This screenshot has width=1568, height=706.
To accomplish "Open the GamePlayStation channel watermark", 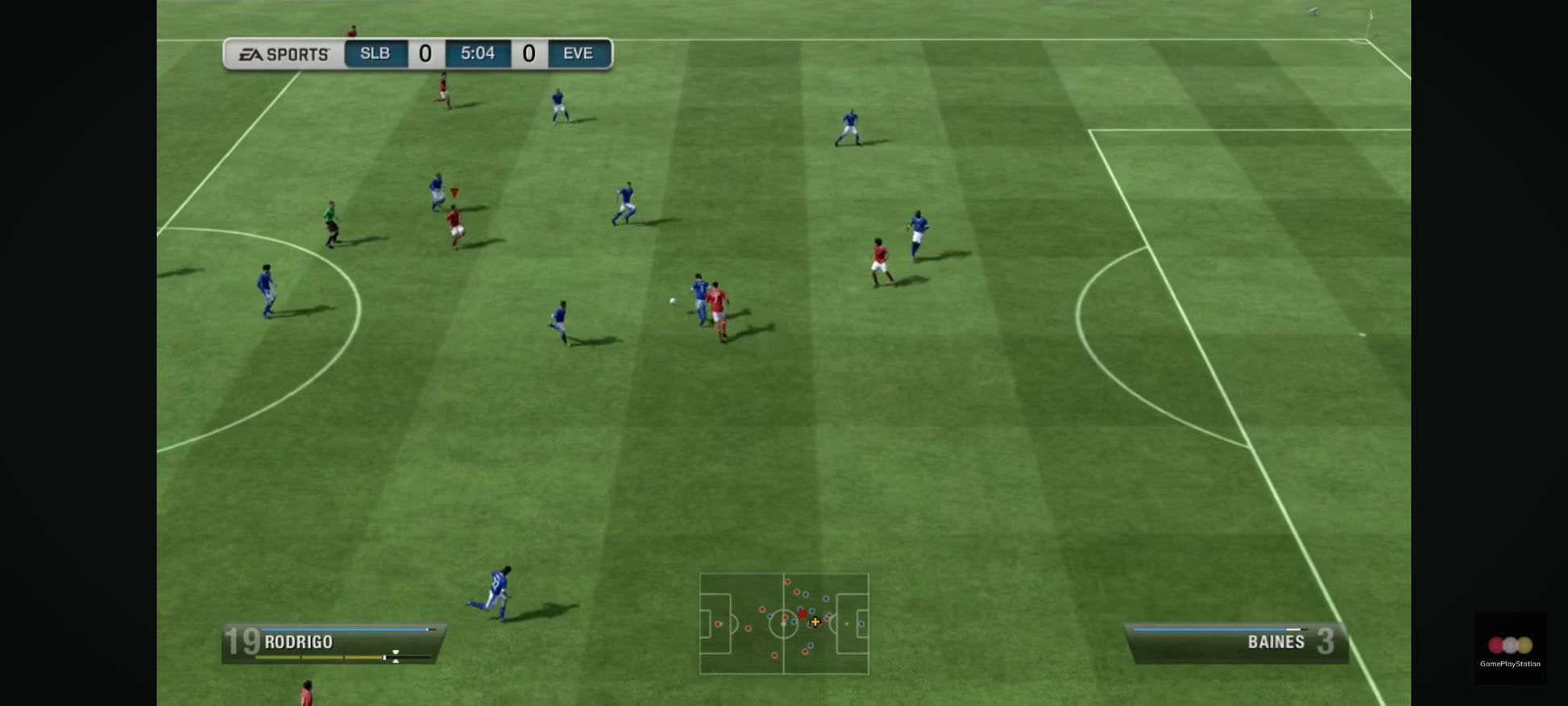I will point(1509,649).
